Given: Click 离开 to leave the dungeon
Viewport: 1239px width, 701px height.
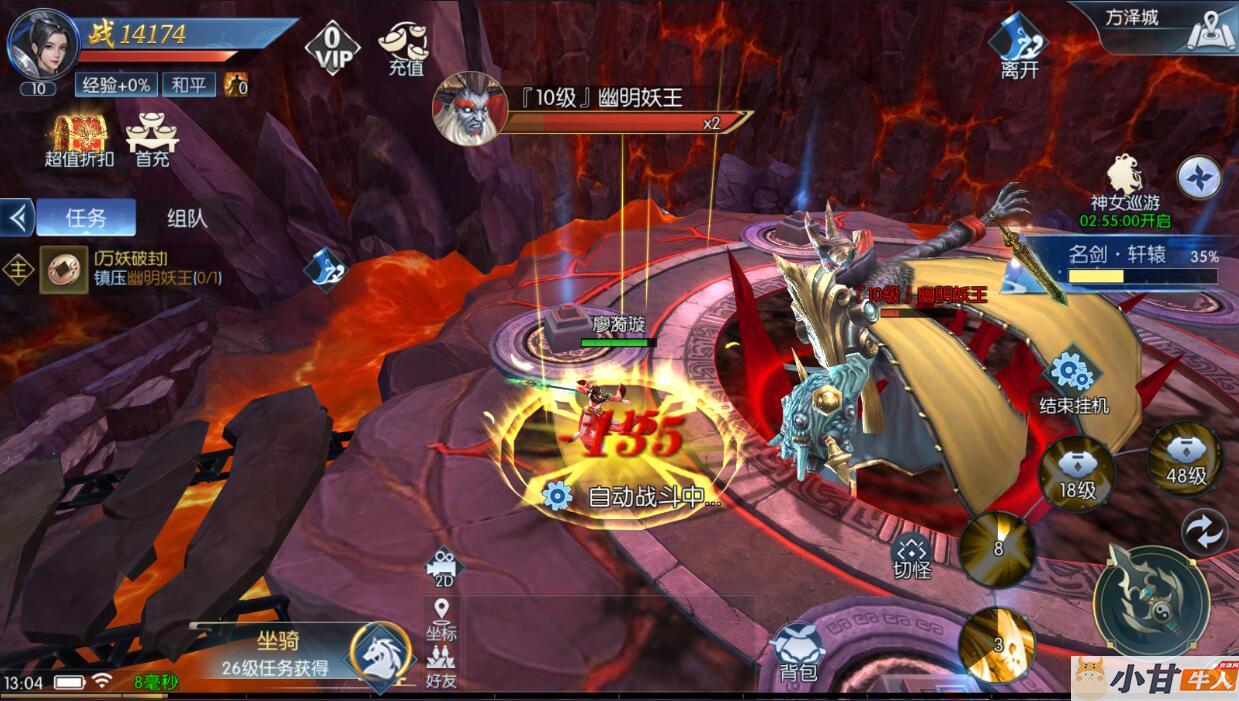Looking at the screenshot, I should [1019, 48].
